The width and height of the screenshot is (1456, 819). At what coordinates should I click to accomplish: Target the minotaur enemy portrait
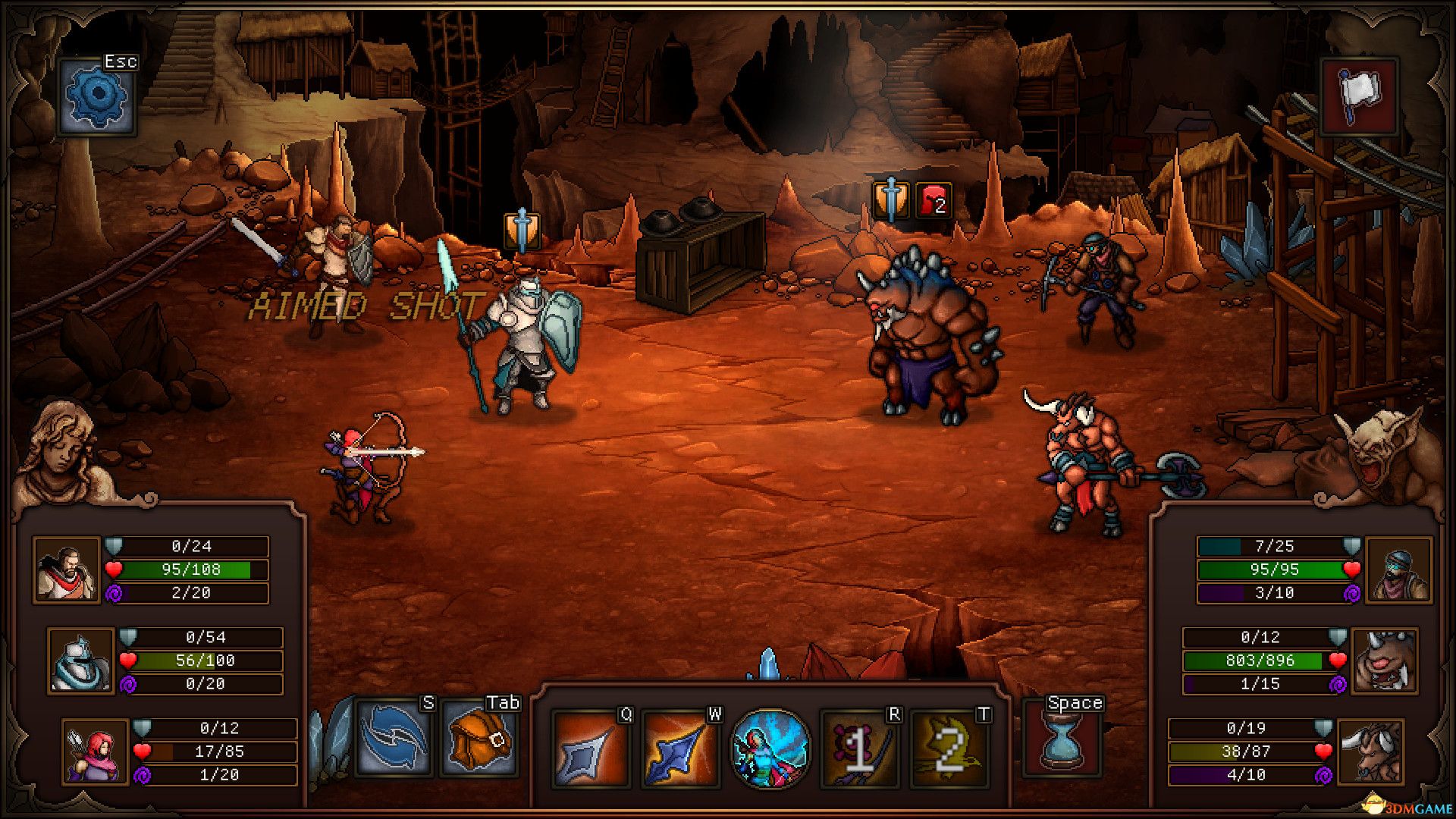(x=1370, y=752)
